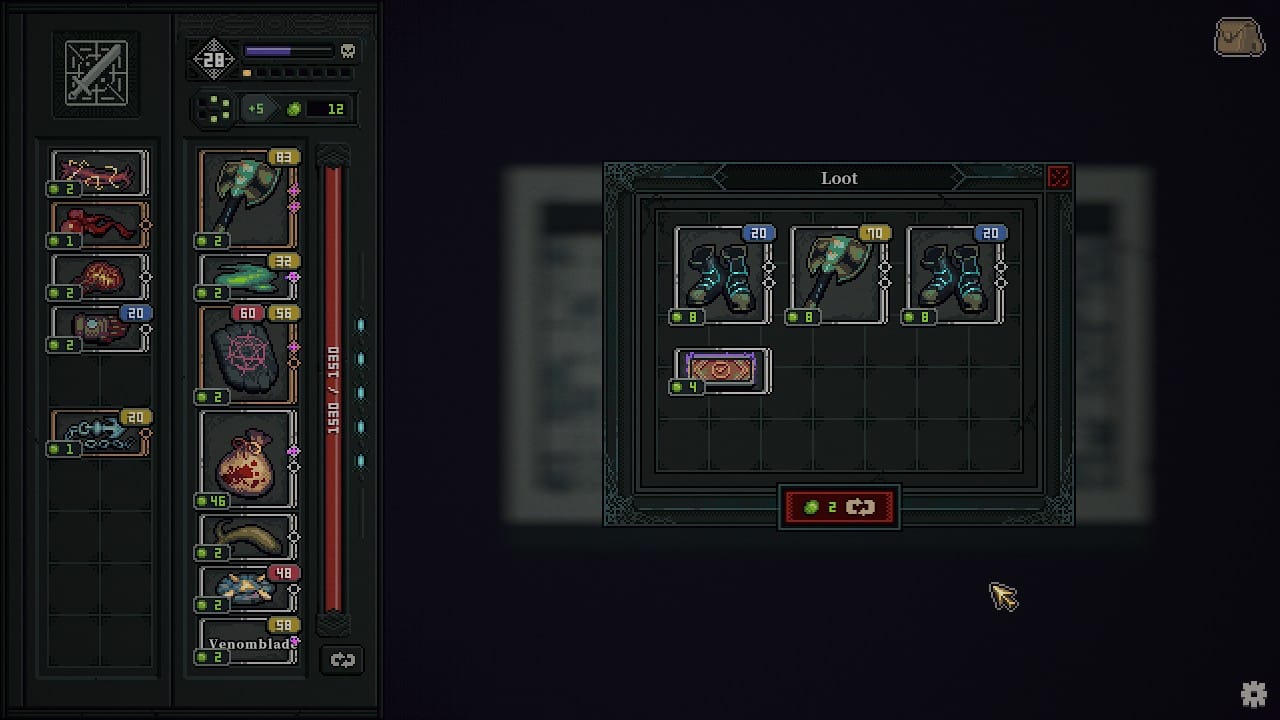1280x720 pixels.
Task: Take the axe marked 70 from loot
Action: click(x=838, y=275)
